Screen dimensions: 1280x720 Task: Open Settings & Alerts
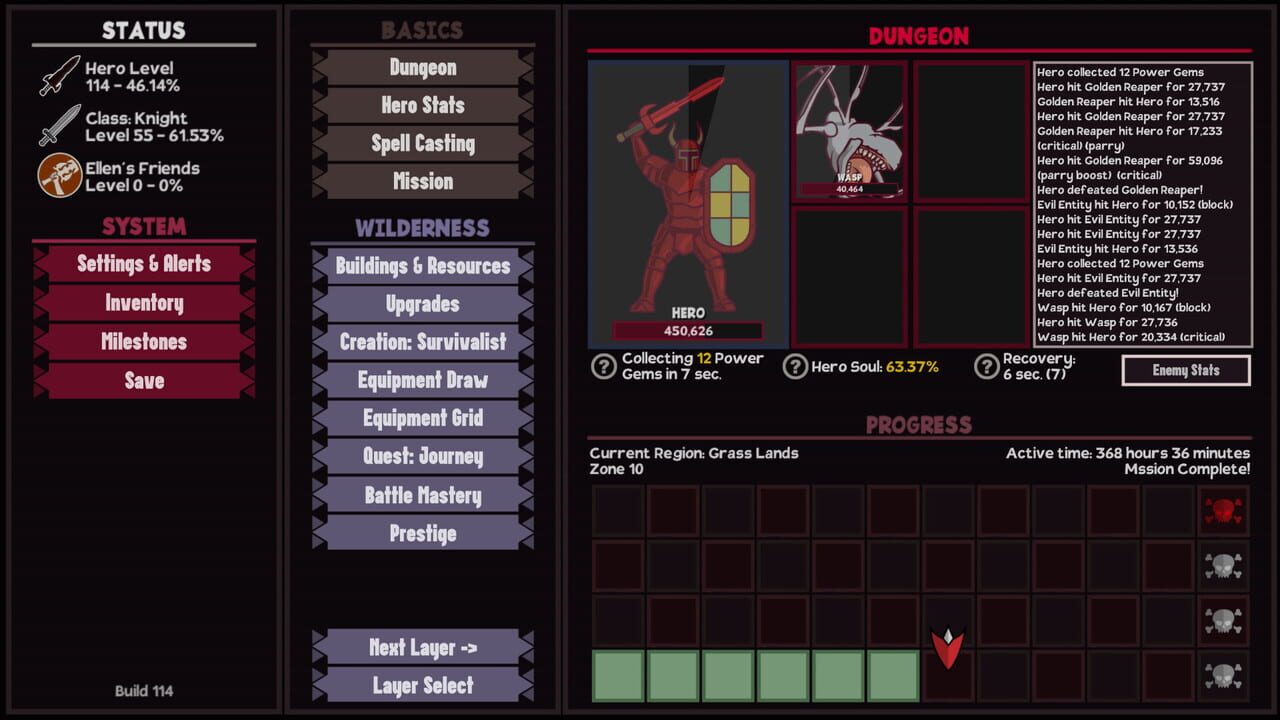[142, 264]
